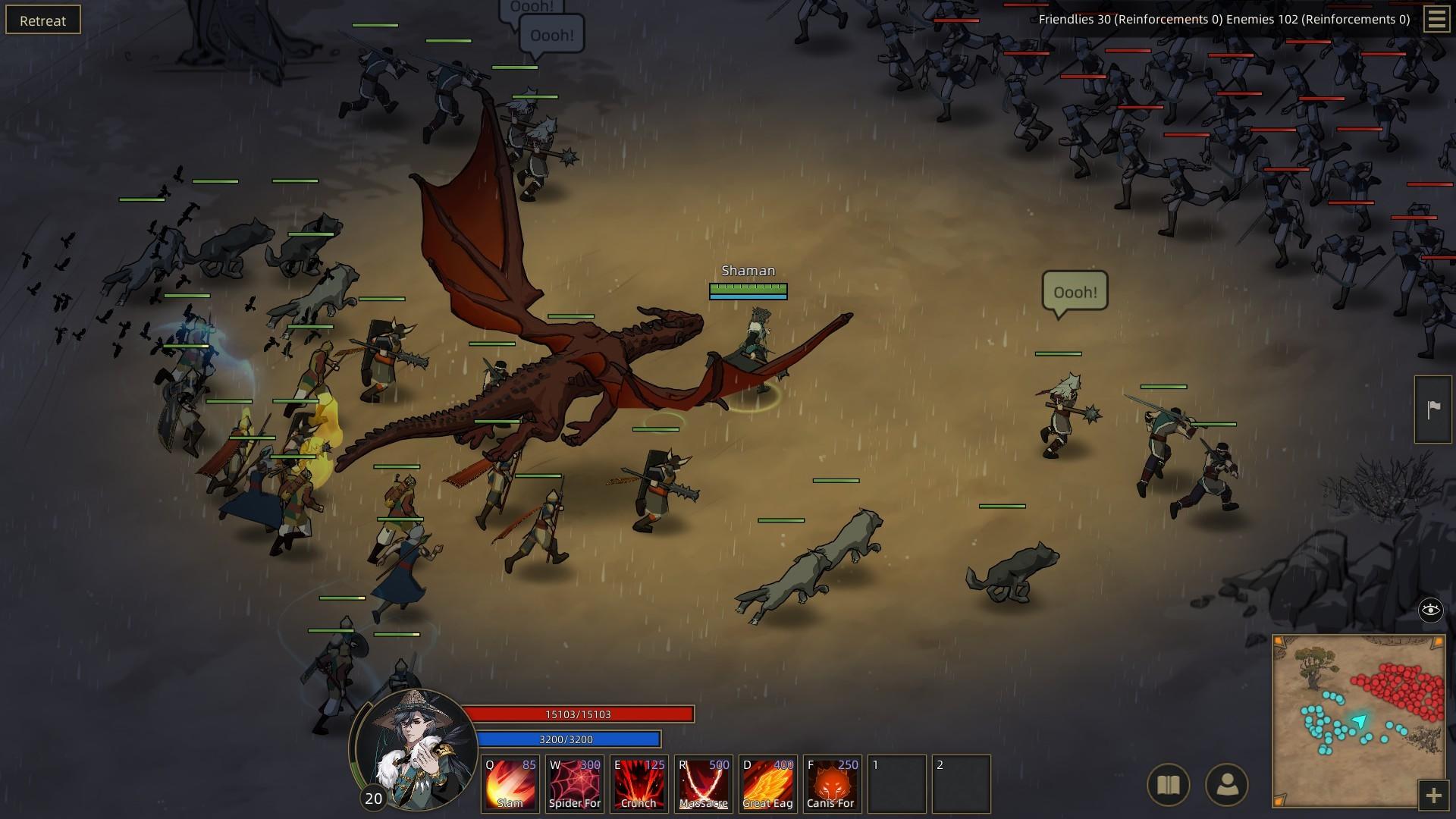The width and height of the screenshot is (1456, 819).
Task: Use the Crunch ability
Action: (639, 783)
